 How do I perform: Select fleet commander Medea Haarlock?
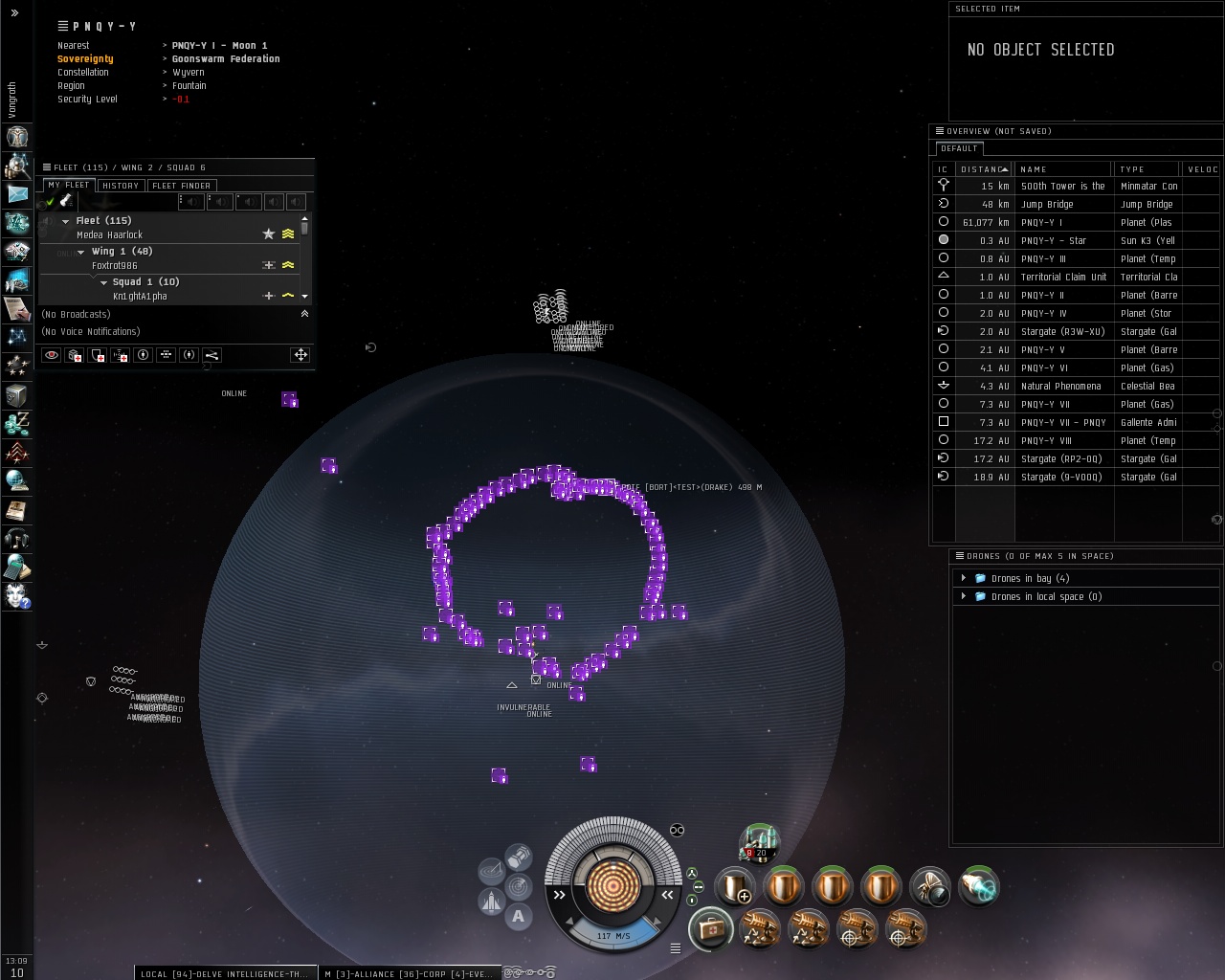109,234
